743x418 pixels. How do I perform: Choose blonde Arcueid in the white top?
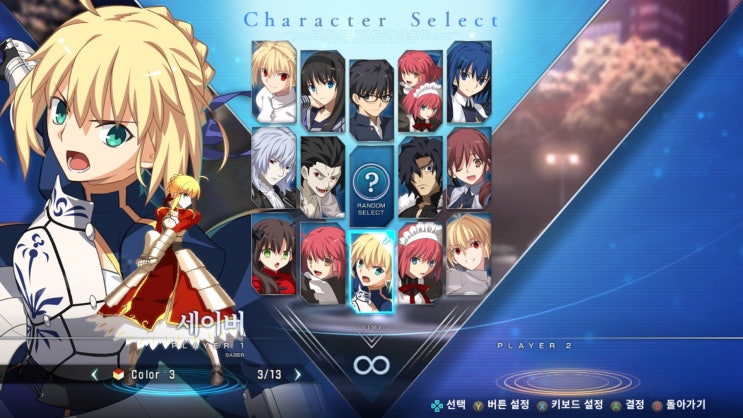click(x=273, y=82)
